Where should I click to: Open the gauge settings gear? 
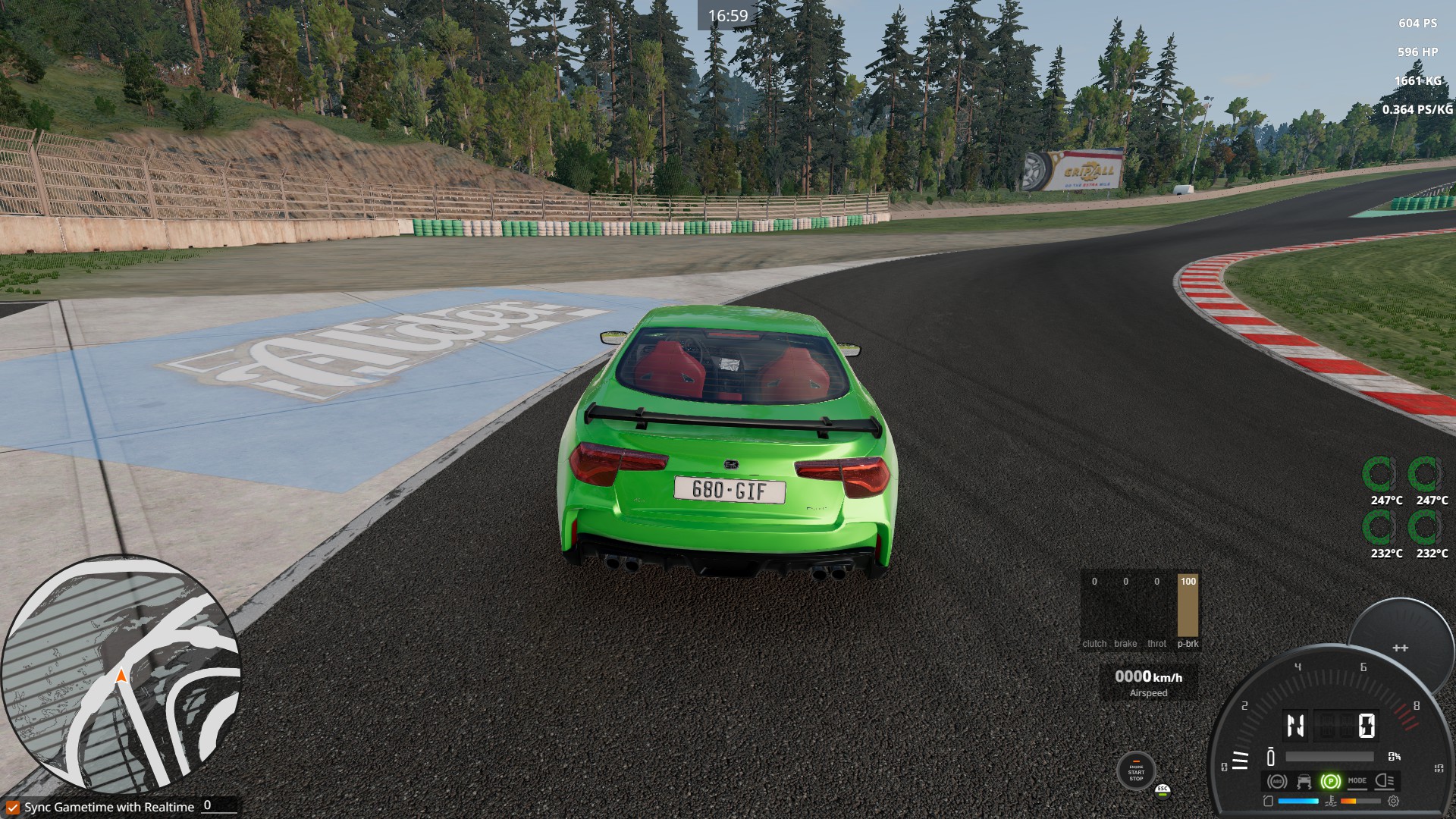1393,801
